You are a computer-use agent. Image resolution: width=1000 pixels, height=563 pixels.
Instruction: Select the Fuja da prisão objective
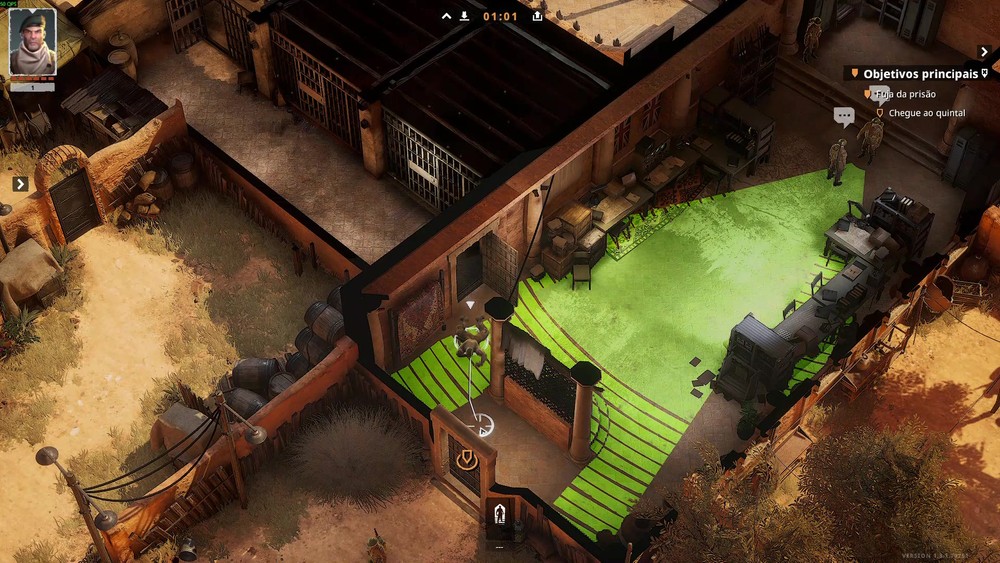coord(905,94)
